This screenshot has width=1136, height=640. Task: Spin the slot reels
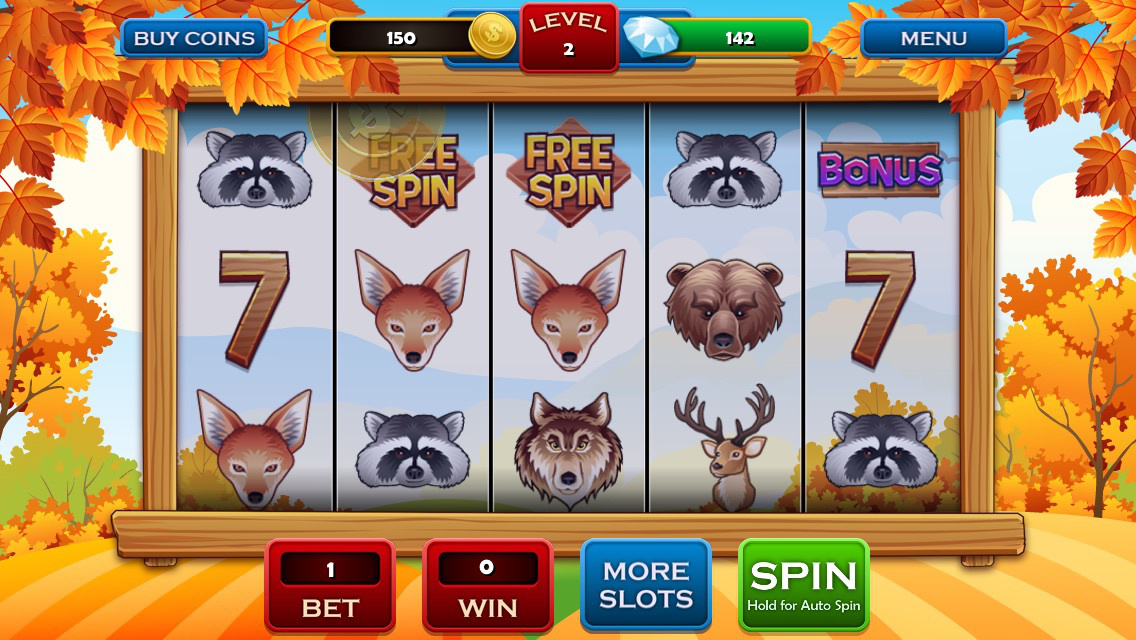coord(803,585)
